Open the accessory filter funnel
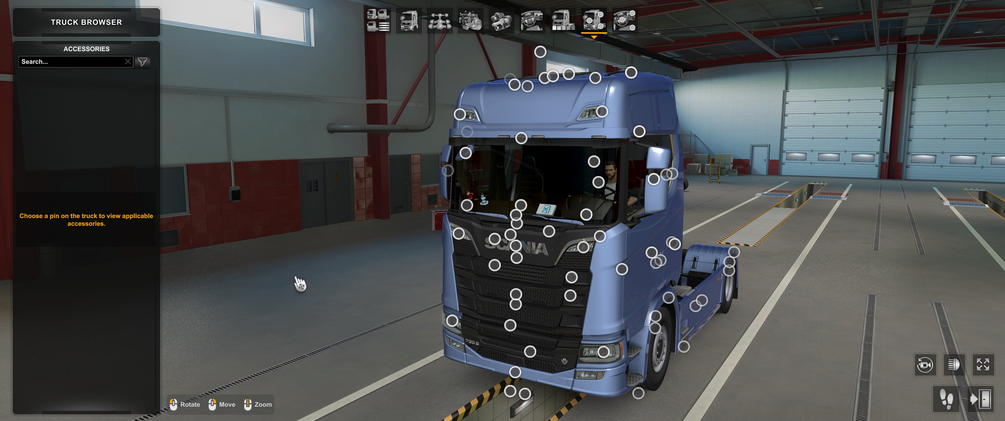Viewport: 1005px width, 421px height. tap(143, 62)
